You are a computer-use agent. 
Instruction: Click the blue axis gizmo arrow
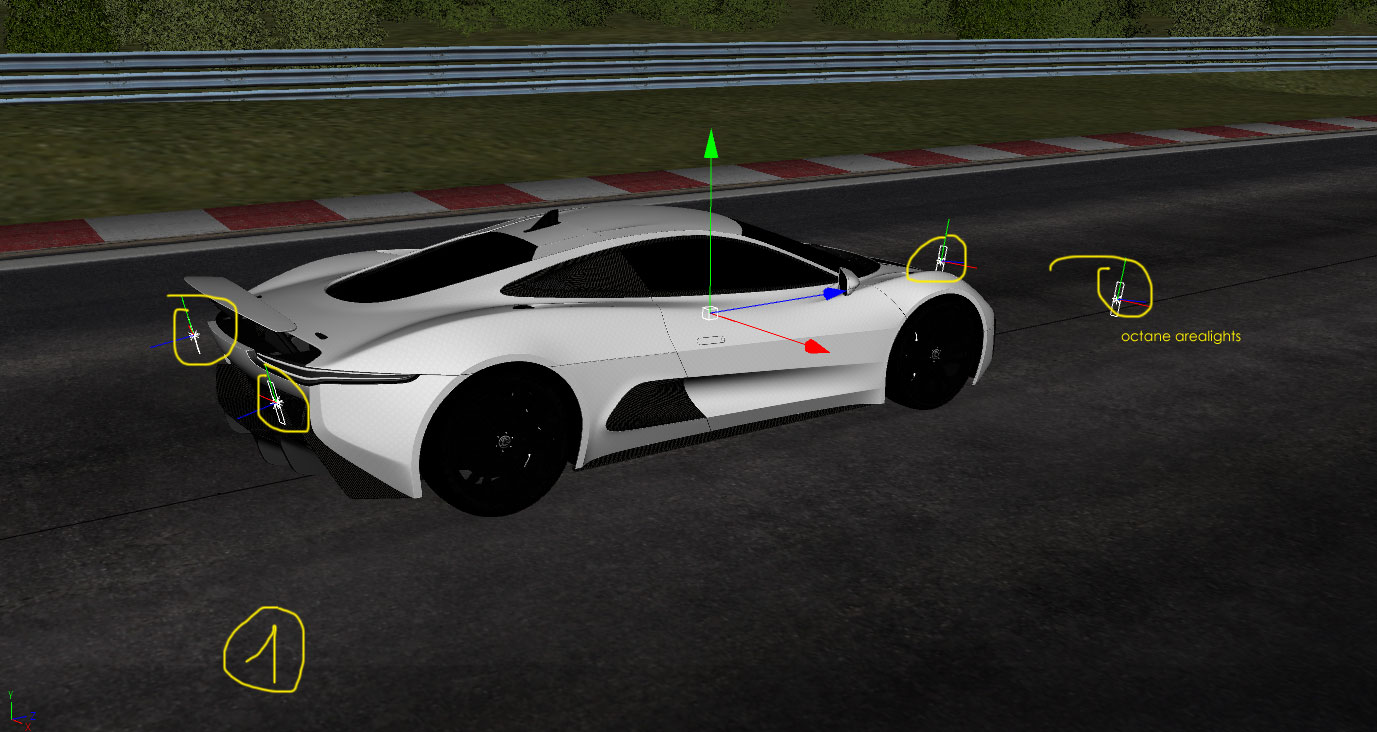click(833, 293)
